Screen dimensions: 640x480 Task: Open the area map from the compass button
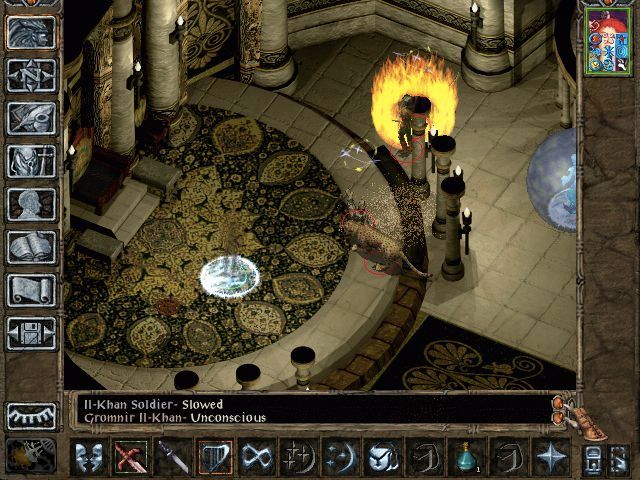[31, 75]
